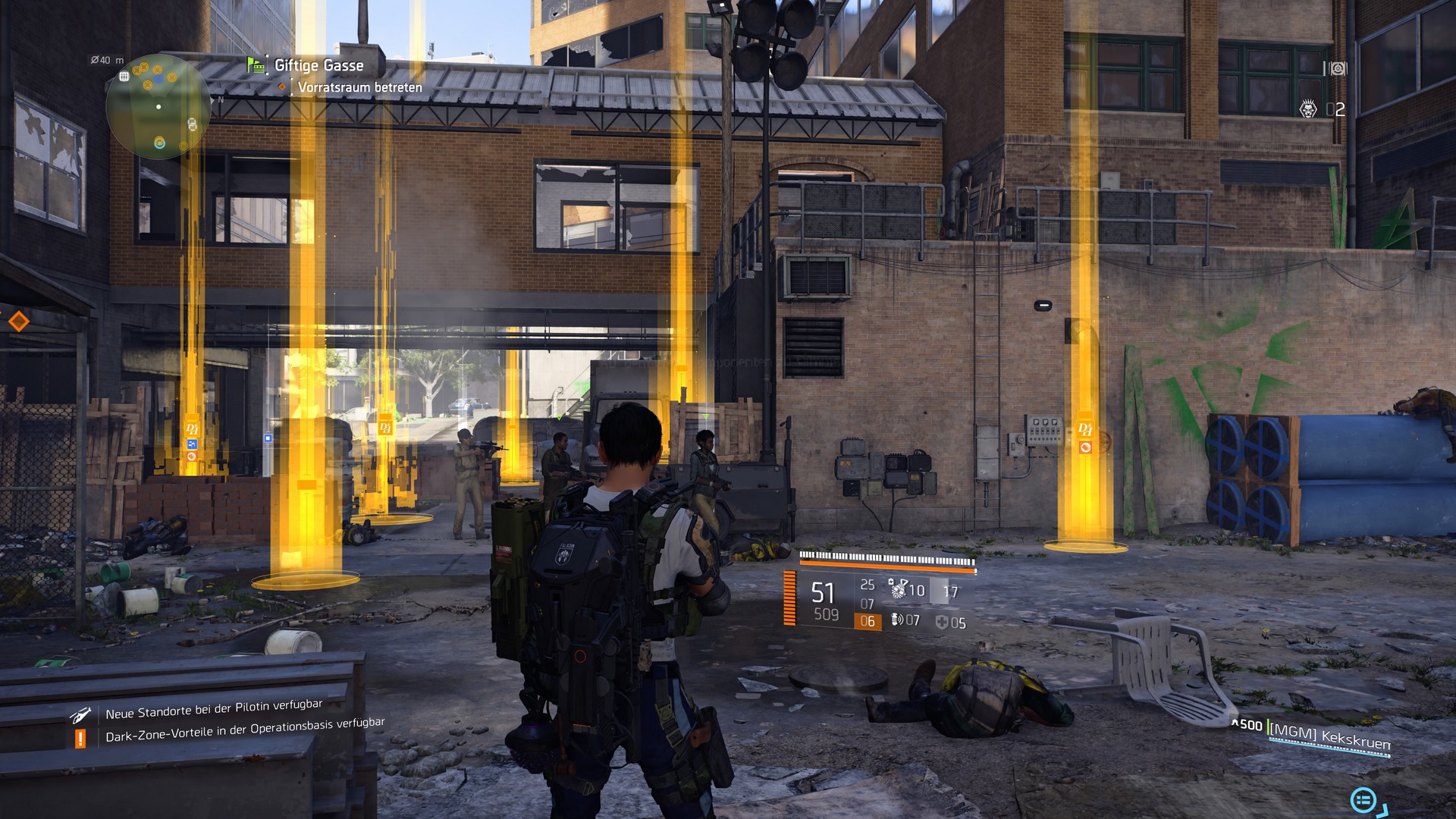Use the armor kit shield icon
This screenshot has height=819, width=1456.
[942, 623]
